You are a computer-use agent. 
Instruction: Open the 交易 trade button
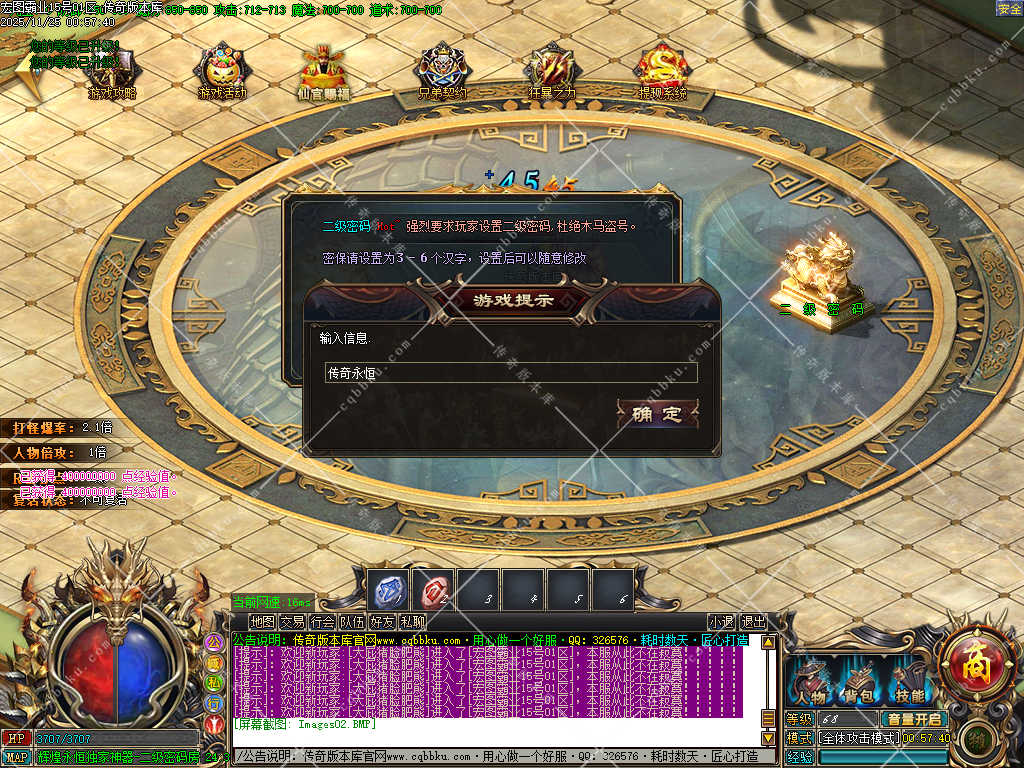tap(292, 622)
